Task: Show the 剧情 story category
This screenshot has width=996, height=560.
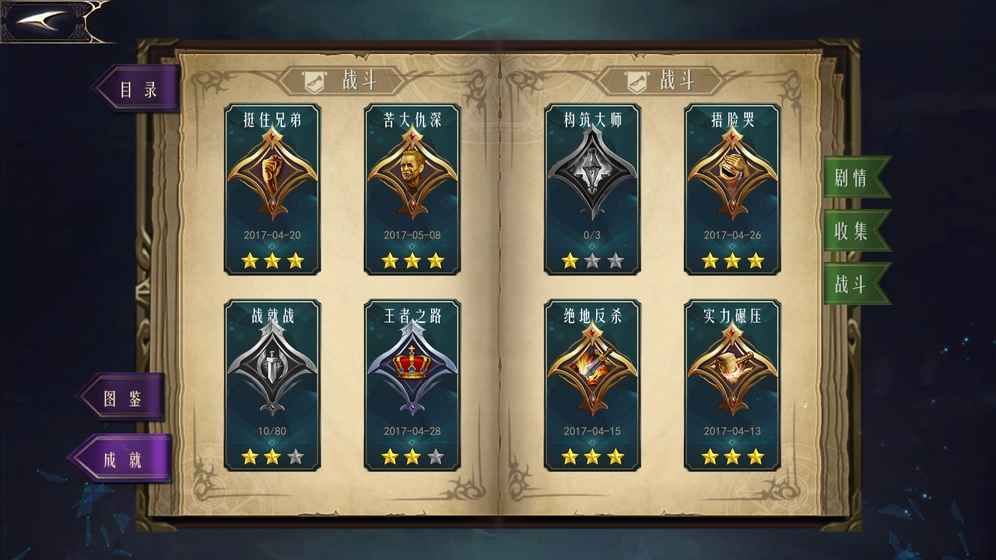Action: [853, 178]
